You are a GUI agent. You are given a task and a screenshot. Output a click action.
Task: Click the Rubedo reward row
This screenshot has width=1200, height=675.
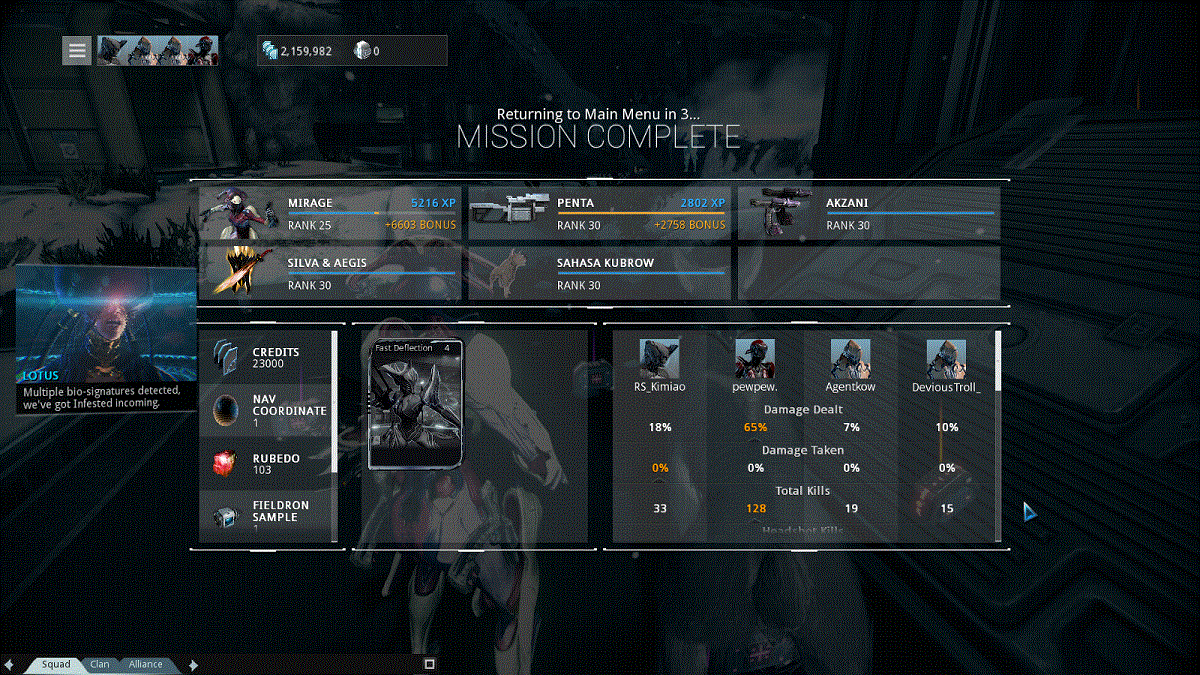point(268,463)
